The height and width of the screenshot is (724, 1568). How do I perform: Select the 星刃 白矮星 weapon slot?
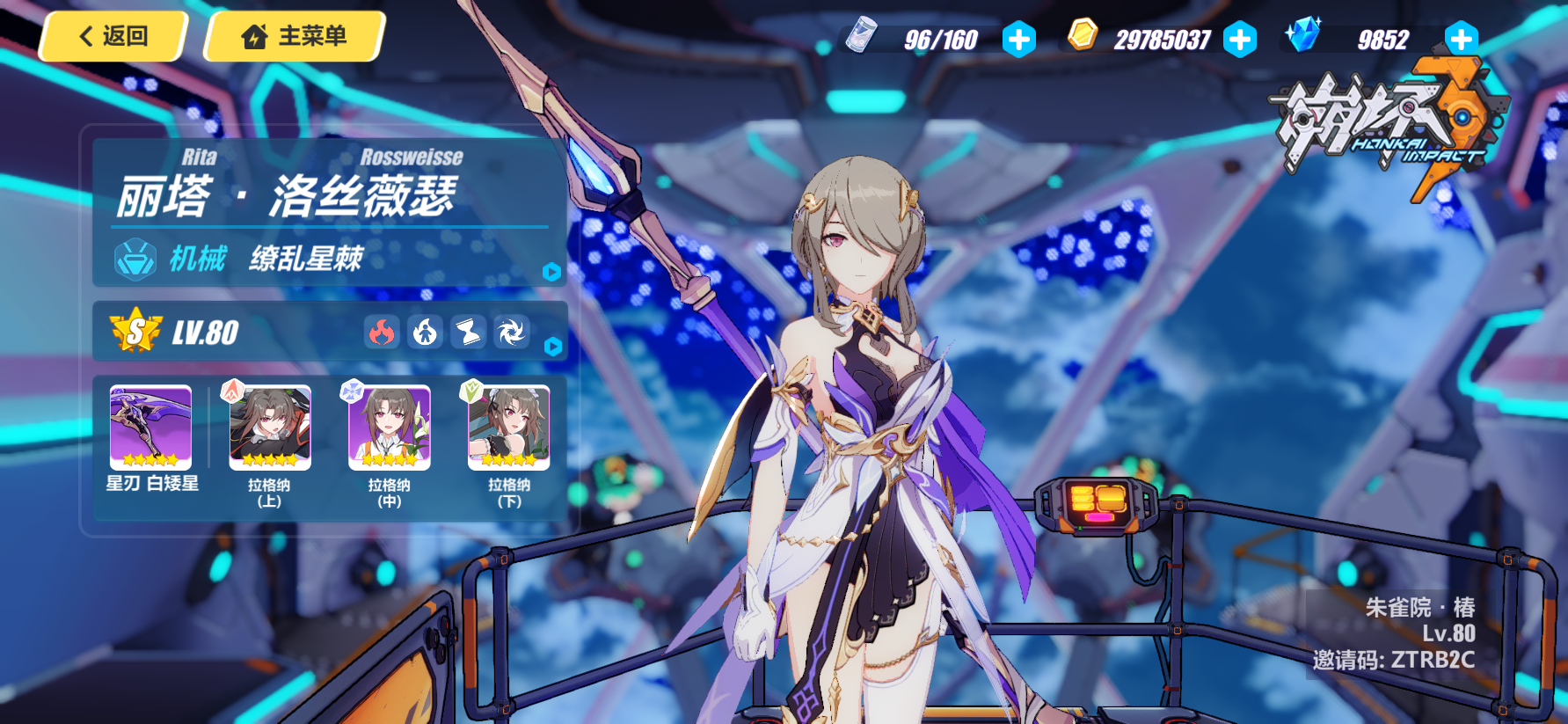150,428
